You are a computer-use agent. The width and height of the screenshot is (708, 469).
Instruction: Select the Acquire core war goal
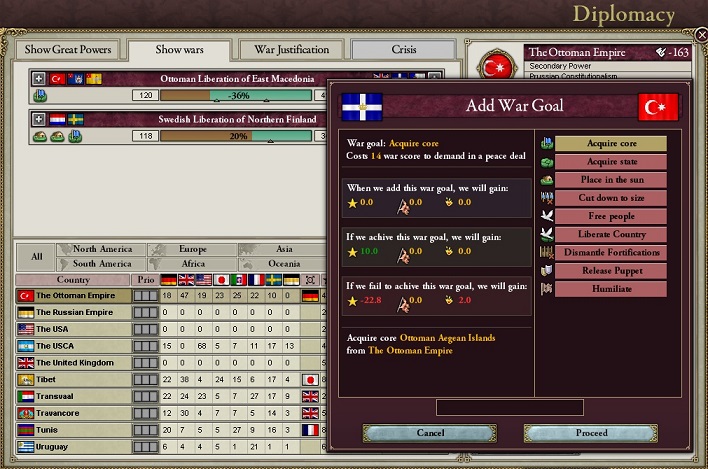[x=610, y=143]
